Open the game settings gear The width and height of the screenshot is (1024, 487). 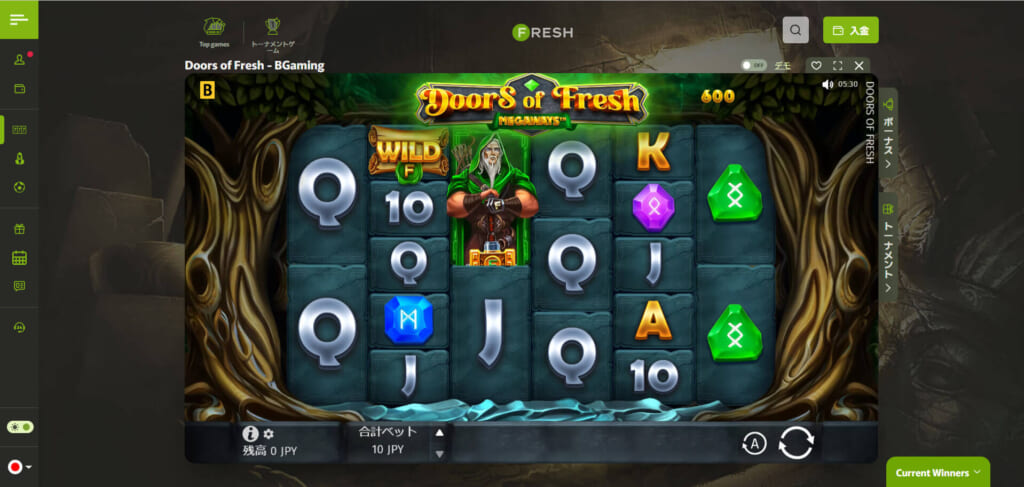[268, 434]
